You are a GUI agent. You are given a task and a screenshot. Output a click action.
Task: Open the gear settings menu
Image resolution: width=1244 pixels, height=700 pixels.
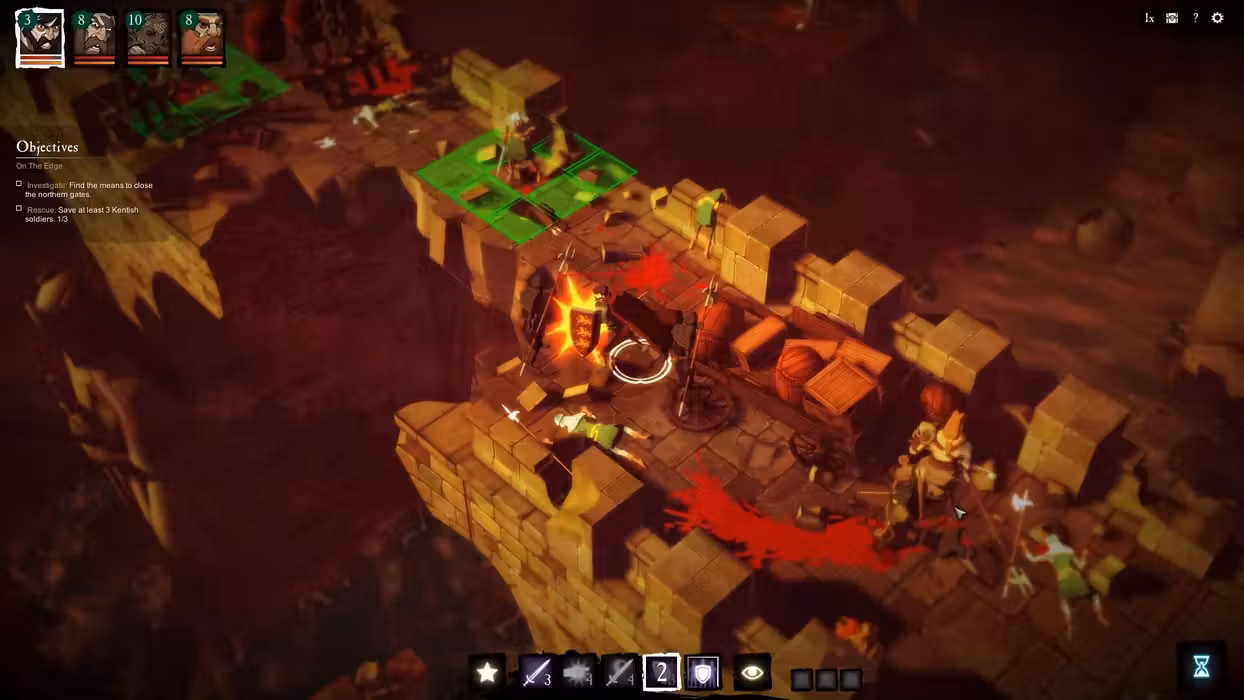point(1217,18)
